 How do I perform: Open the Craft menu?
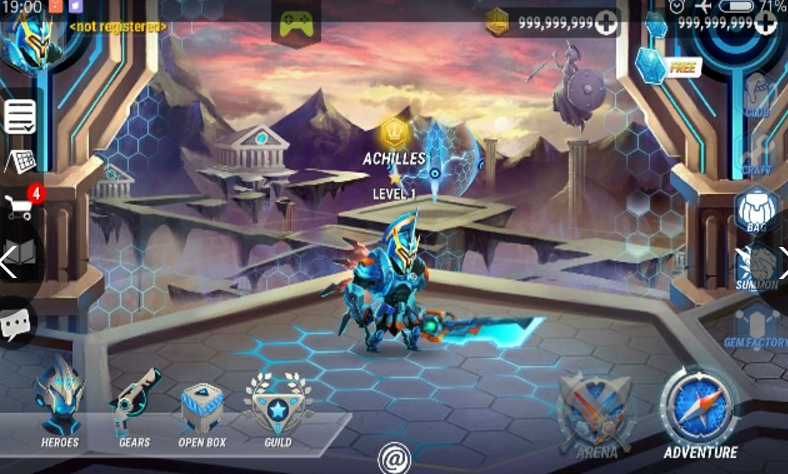click(x=757, y=152)
